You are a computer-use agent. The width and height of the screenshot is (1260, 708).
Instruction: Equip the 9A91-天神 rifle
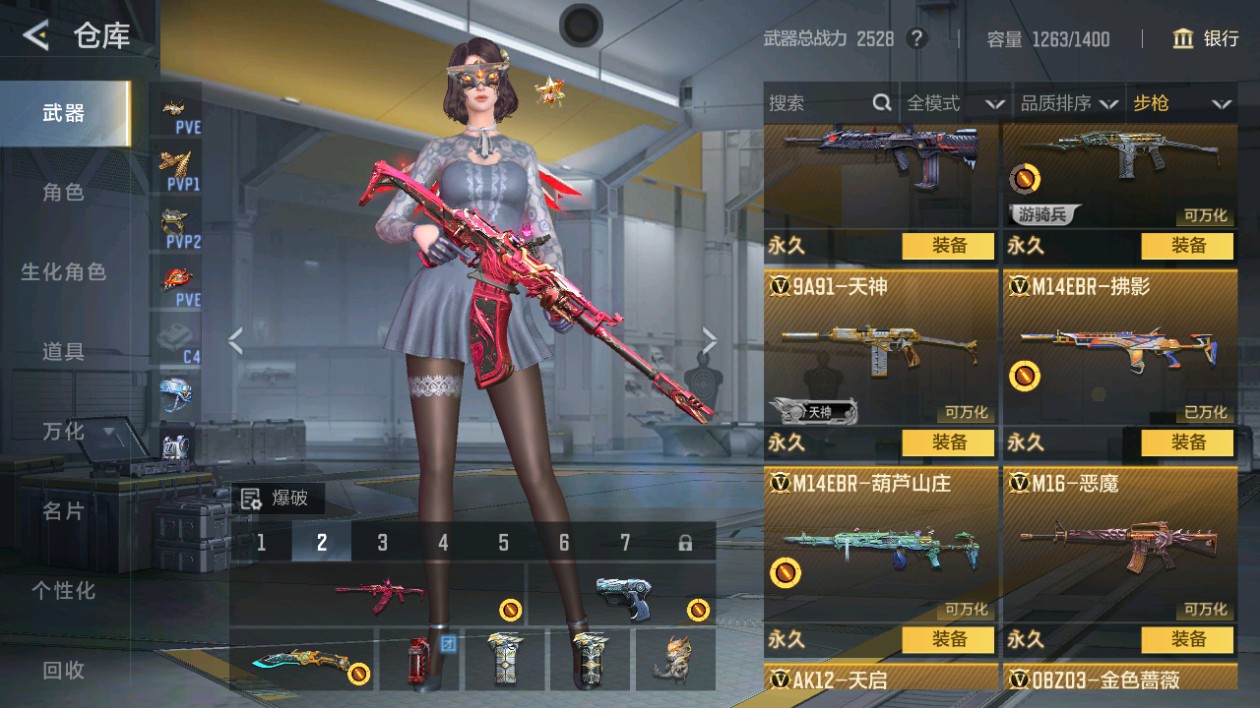pyautogui.click(x=948, y=442)
